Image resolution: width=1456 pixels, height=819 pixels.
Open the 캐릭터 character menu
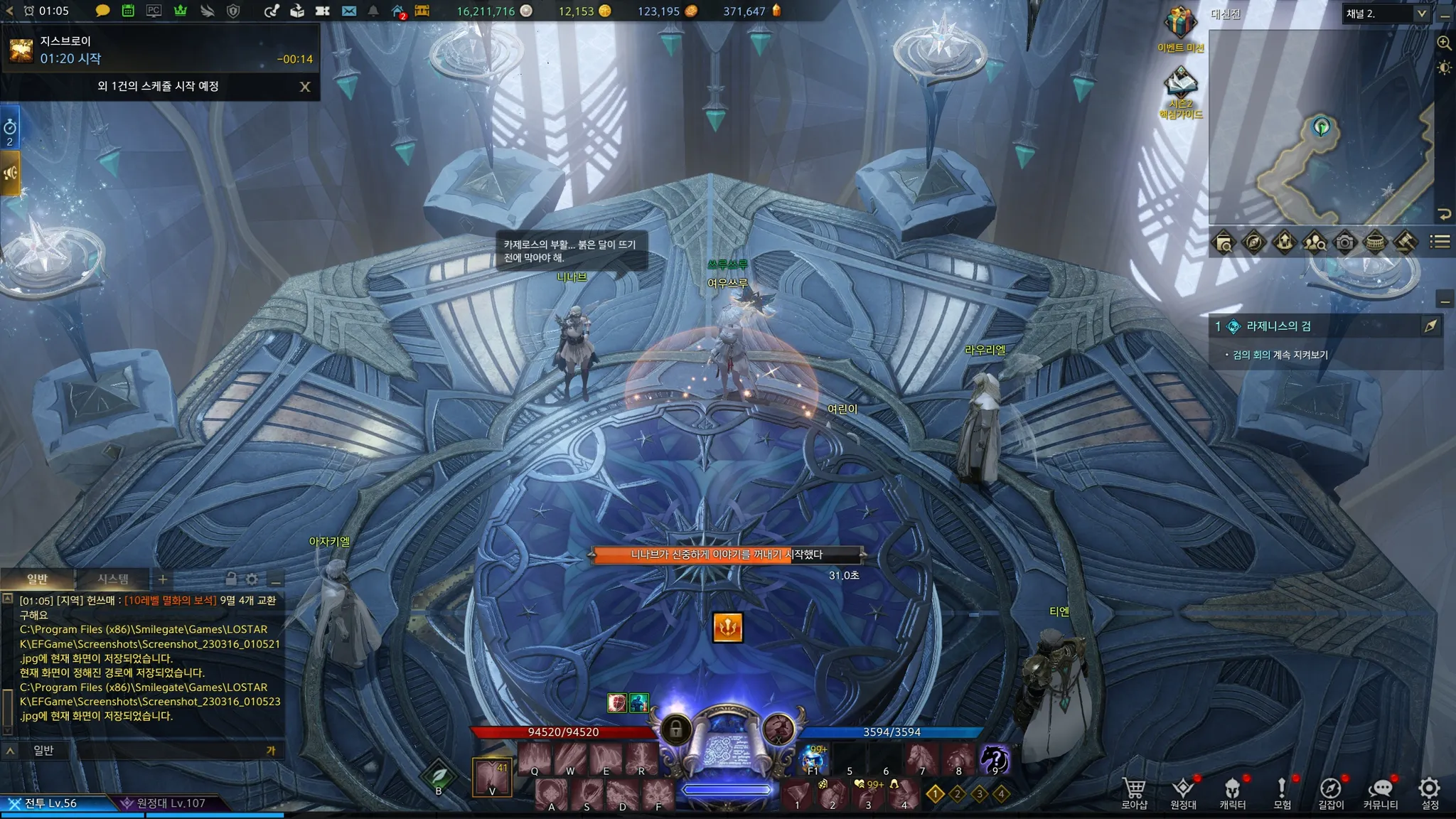[x=1232, y=792]
